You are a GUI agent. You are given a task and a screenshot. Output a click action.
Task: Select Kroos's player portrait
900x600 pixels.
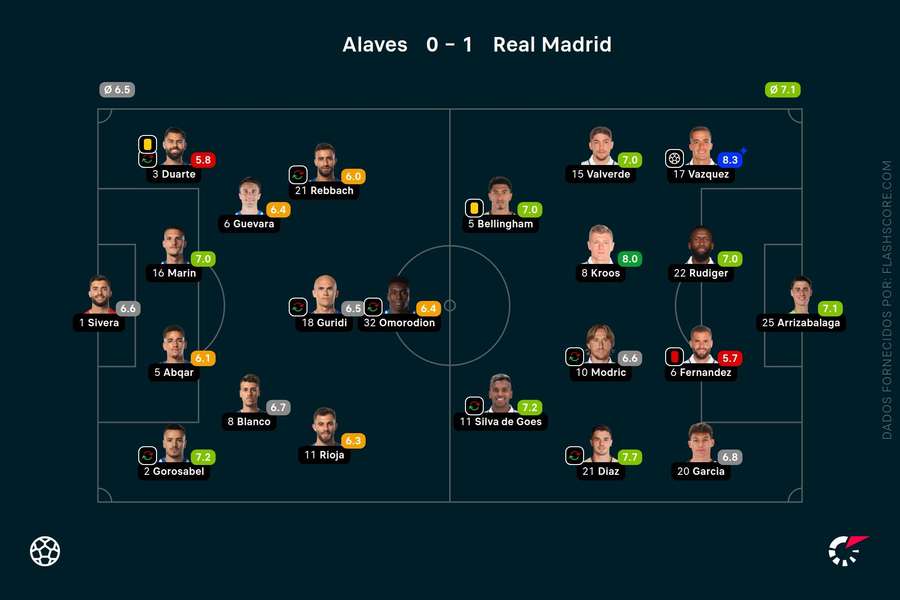[x=600, y=246]
